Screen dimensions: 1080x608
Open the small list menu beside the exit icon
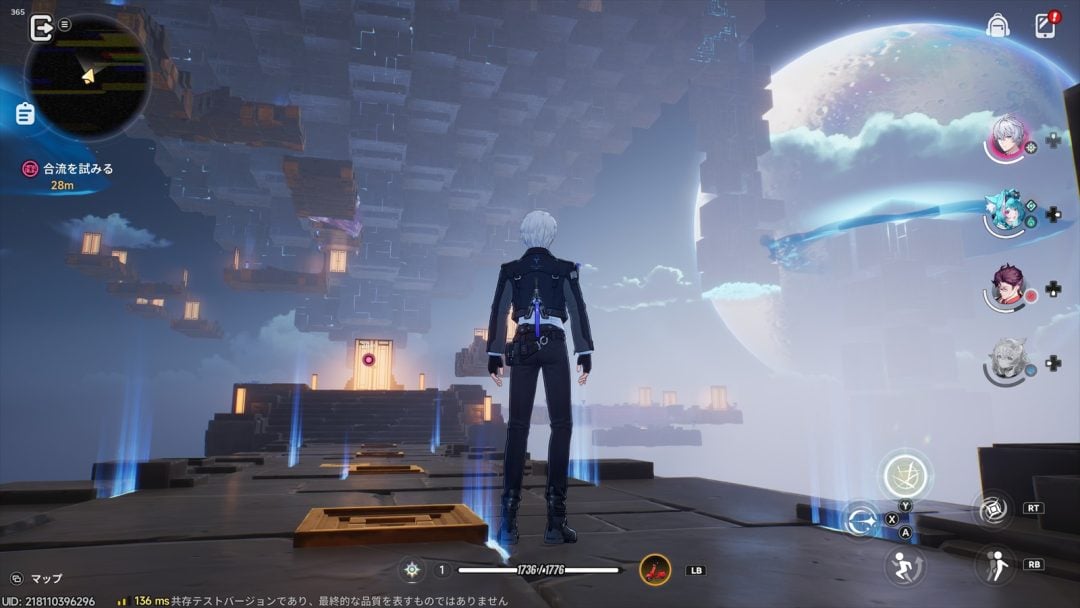(65, 24)
